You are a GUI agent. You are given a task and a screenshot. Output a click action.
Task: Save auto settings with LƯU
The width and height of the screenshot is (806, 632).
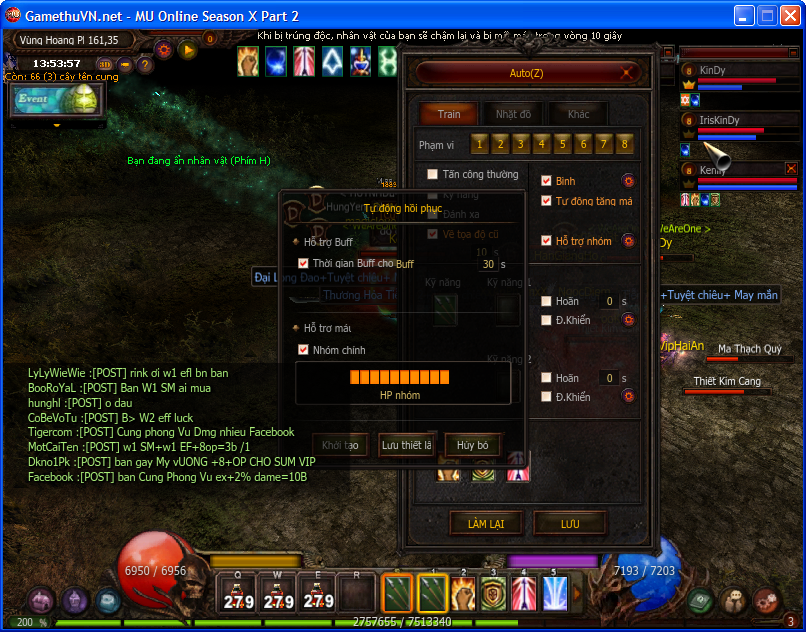click(570, 523)
